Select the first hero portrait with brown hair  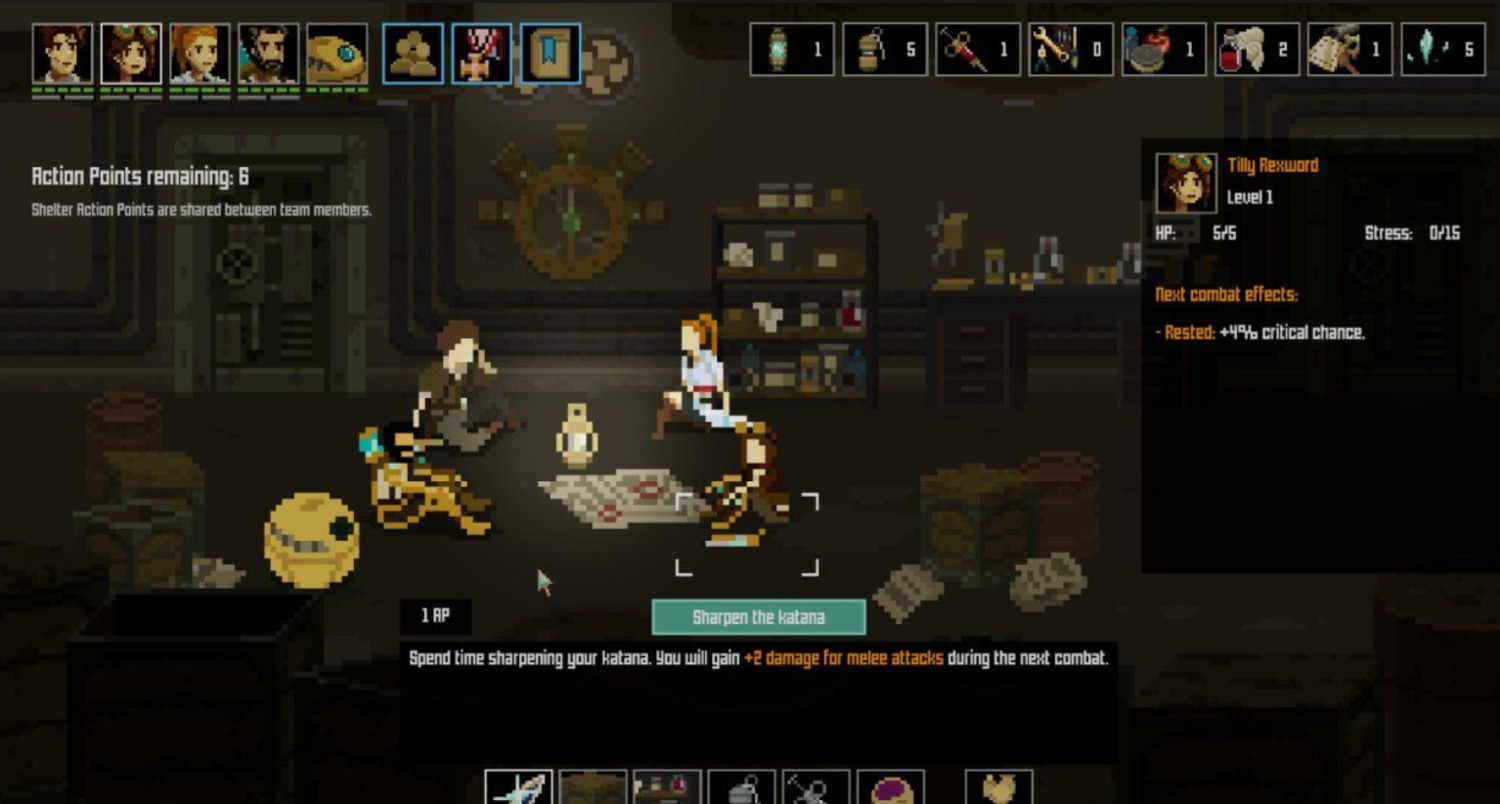(62, 54)
